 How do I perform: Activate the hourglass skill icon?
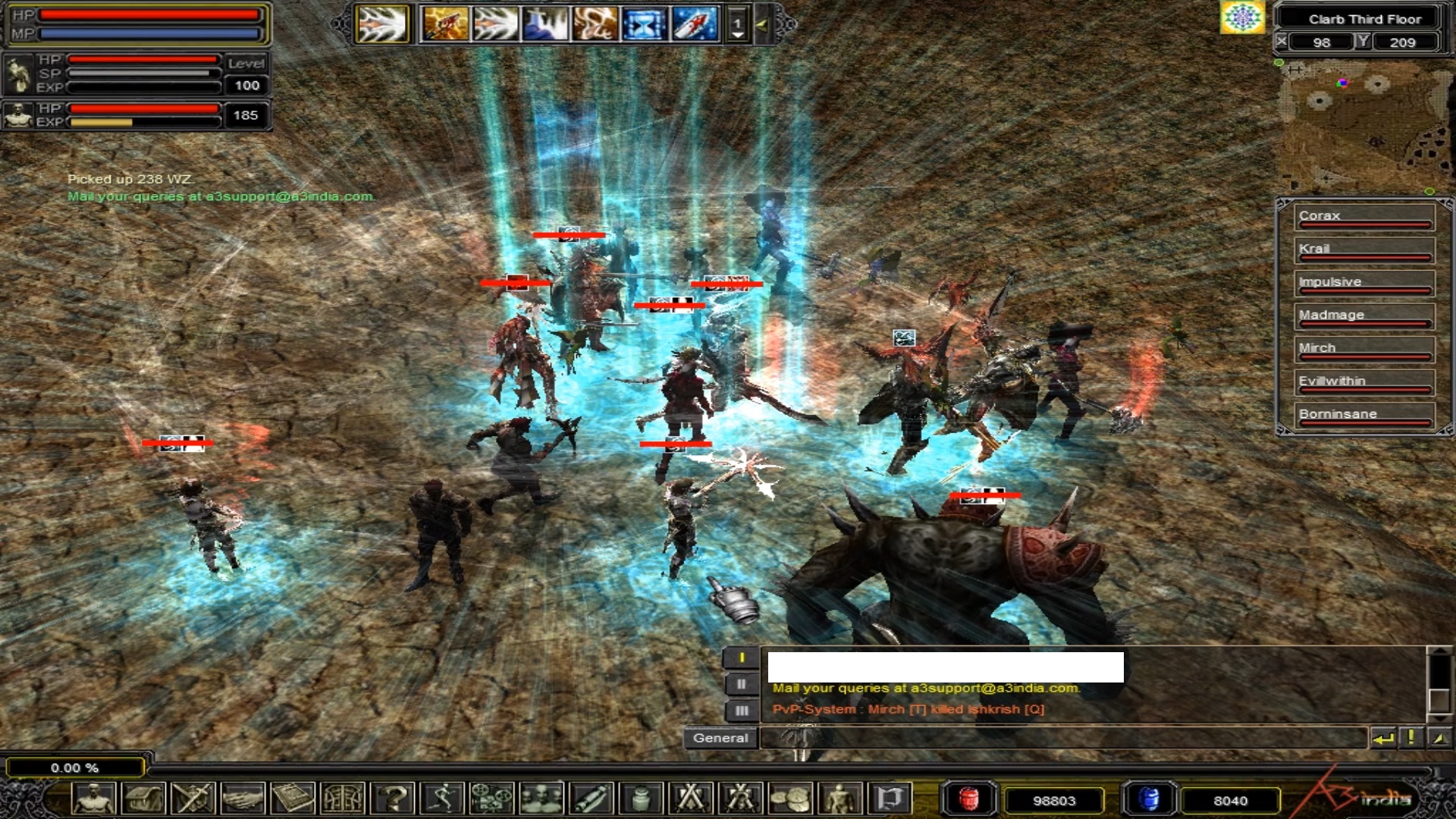pyautogui.click(x=644, y=24)
